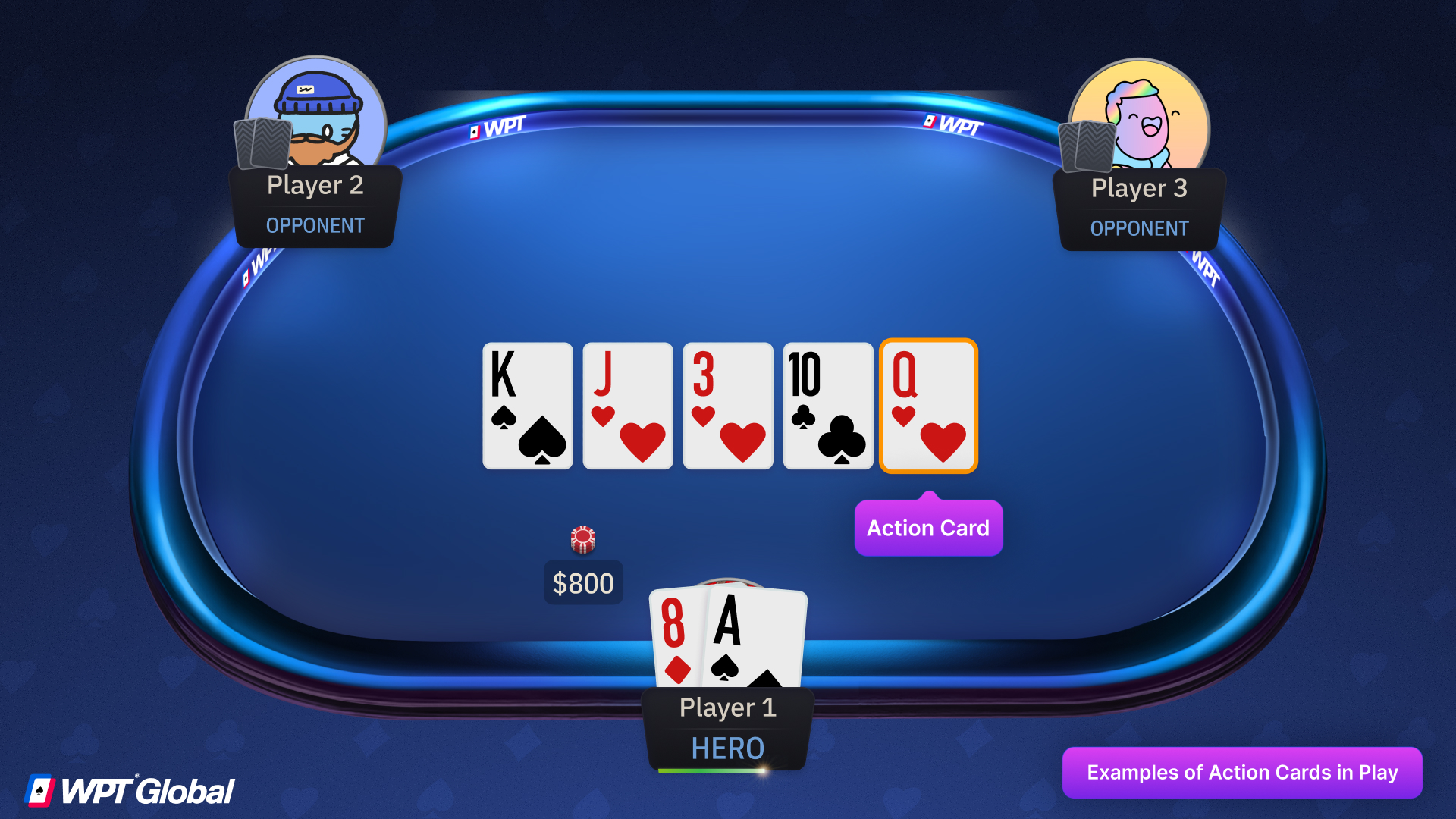Select the Player 1 nameplate

coord(727,707)
